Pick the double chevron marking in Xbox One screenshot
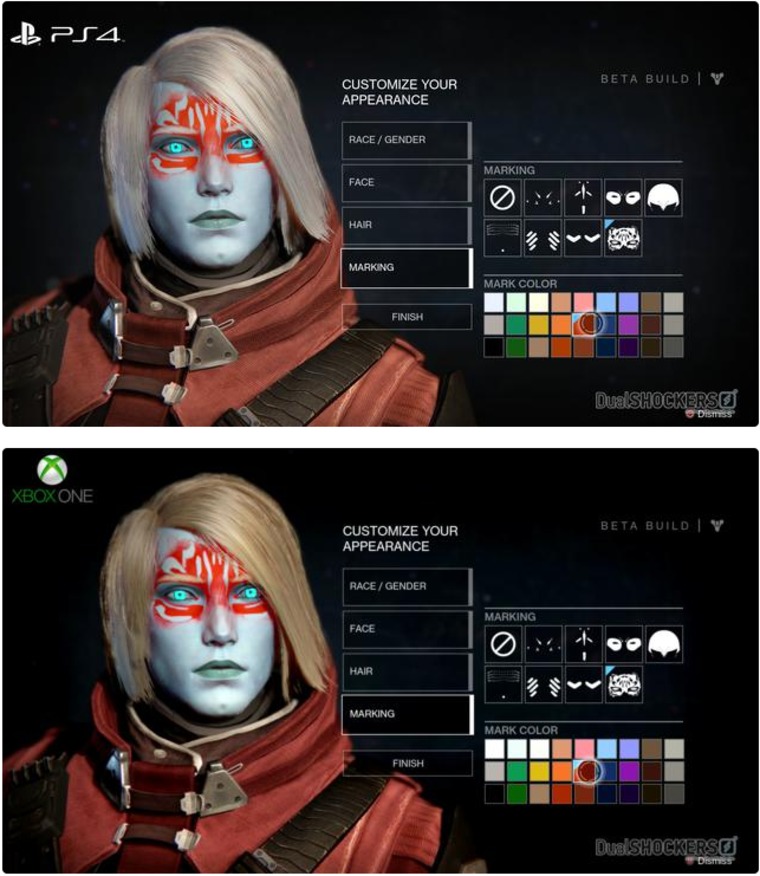Image resolution: width=760 pixels, height=876 pixels. (x=584, y=685)
